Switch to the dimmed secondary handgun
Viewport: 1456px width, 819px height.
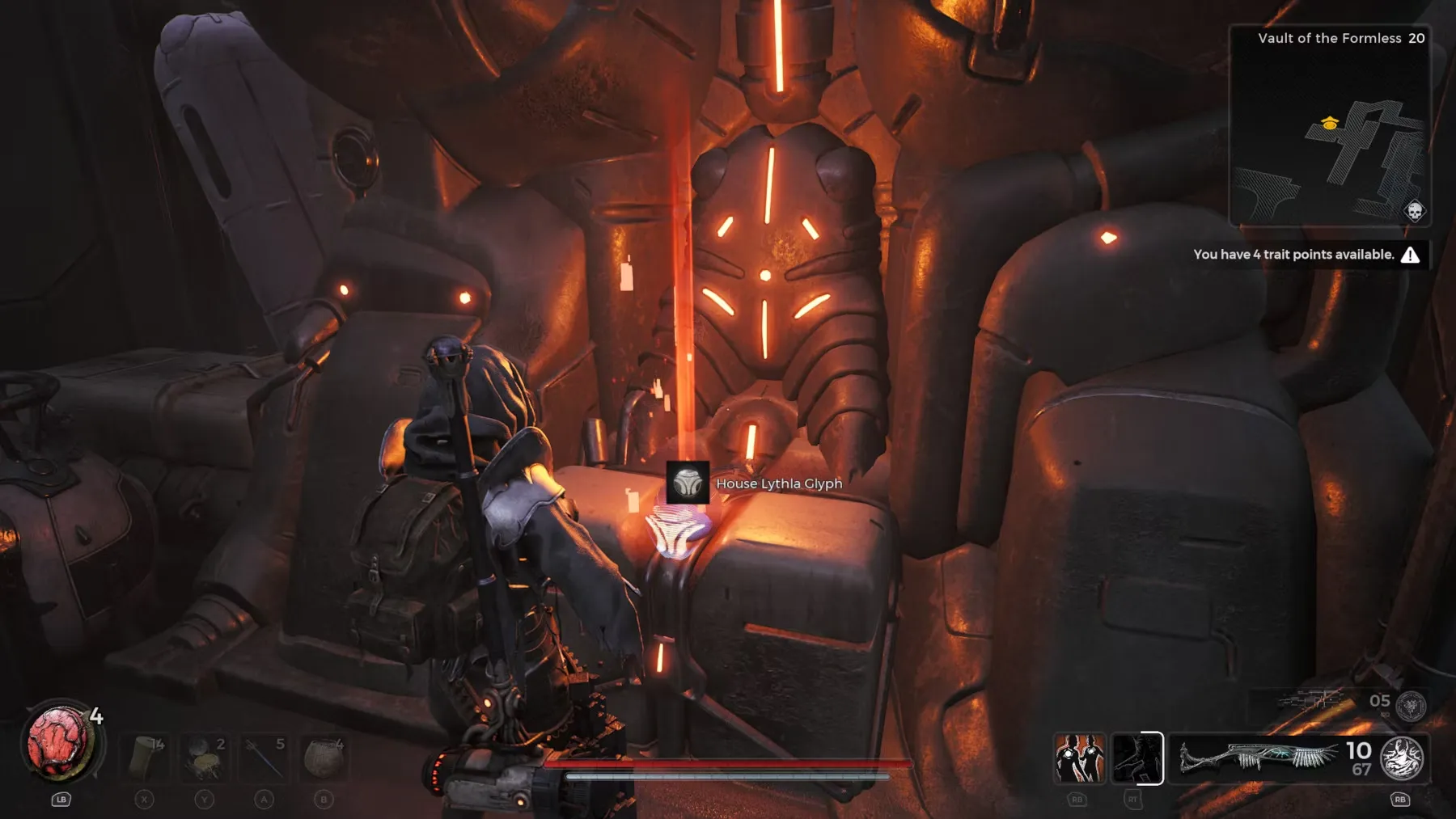point(1312,701)
